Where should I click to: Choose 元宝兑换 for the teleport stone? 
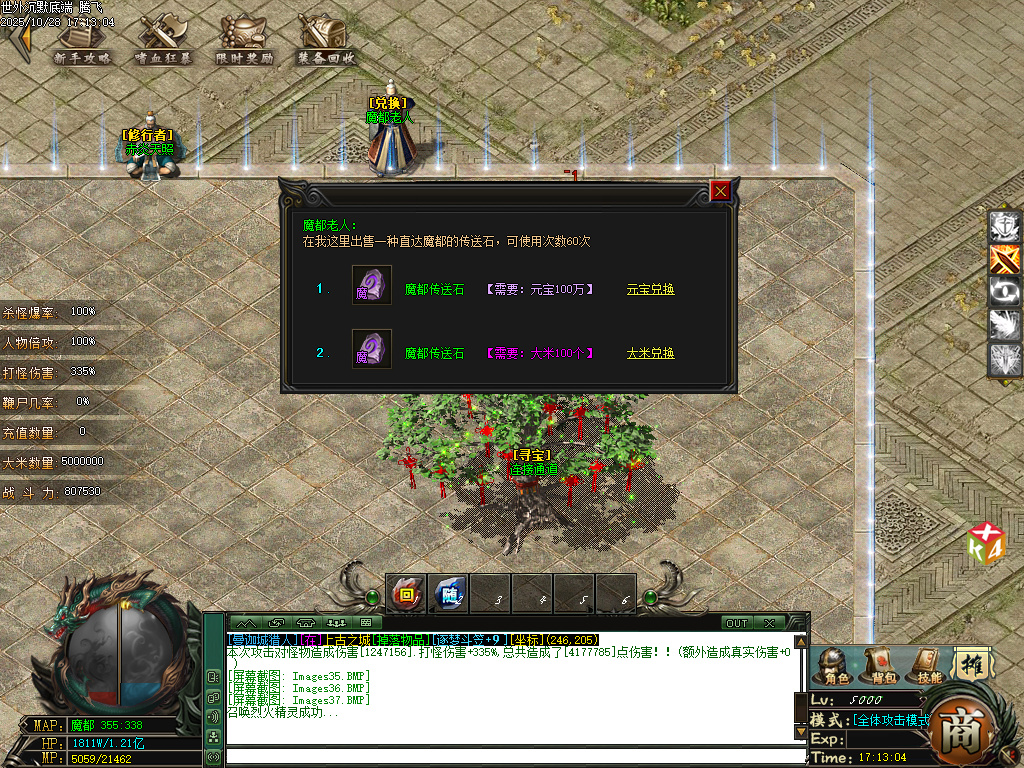[x=650, y=289]
